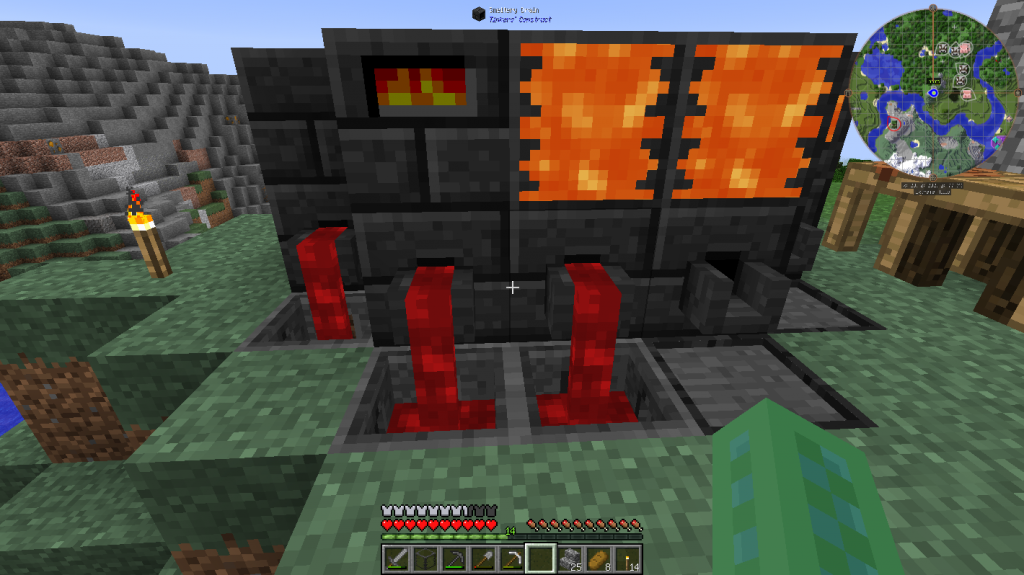Select the dark block hotbar slot

tap(423, 556)
